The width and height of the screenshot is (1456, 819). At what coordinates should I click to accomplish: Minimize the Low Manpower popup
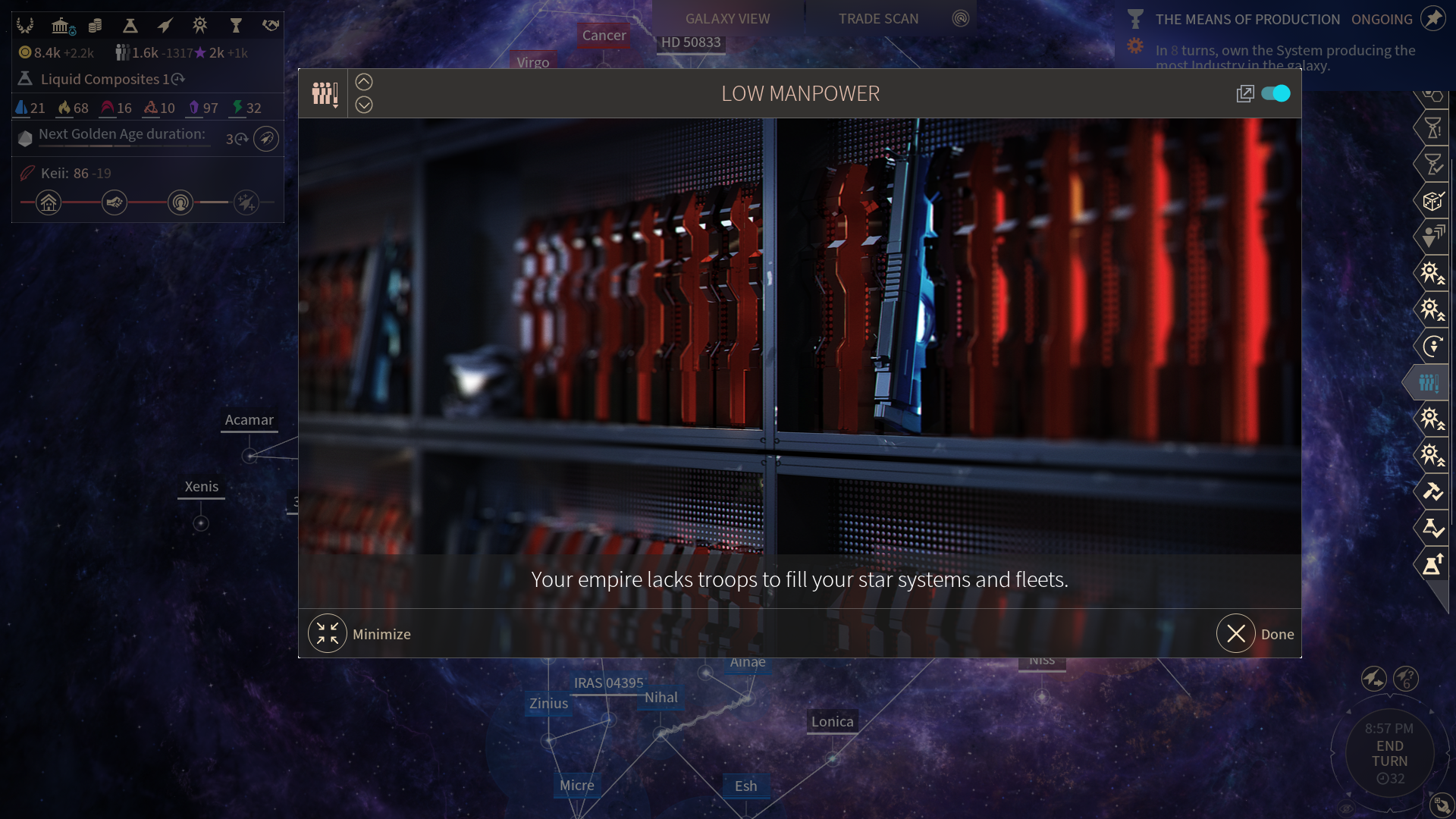(328, 634)
